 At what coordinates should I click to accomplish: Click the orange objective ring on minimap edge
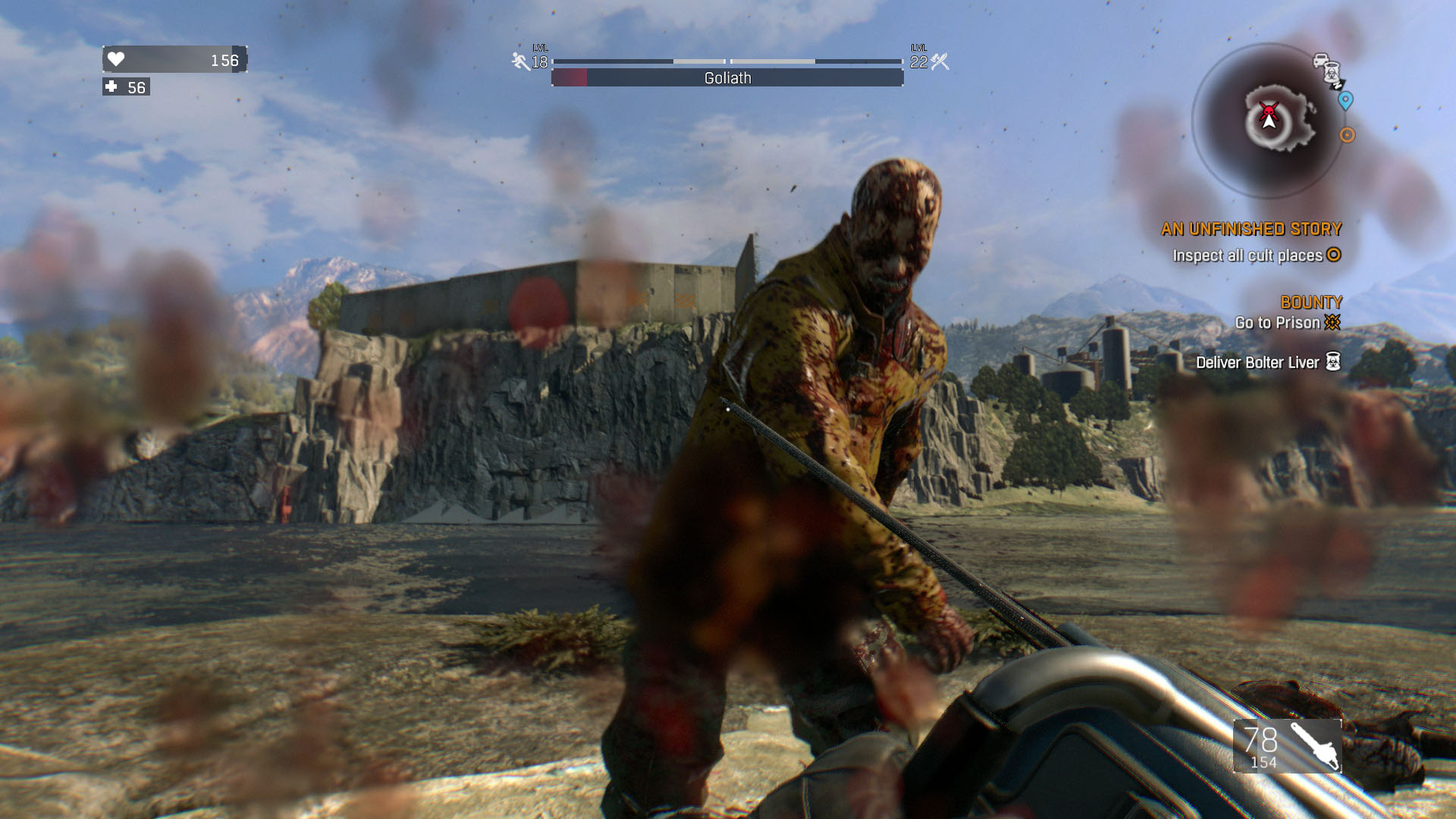coord(1347,135)
